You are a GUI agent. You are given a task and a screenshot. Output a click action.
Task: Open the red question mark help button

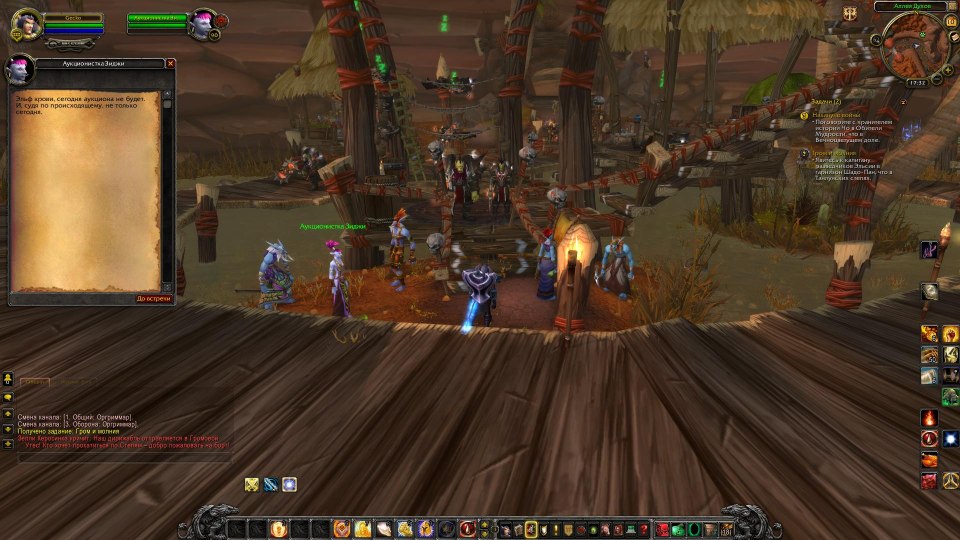643,528
